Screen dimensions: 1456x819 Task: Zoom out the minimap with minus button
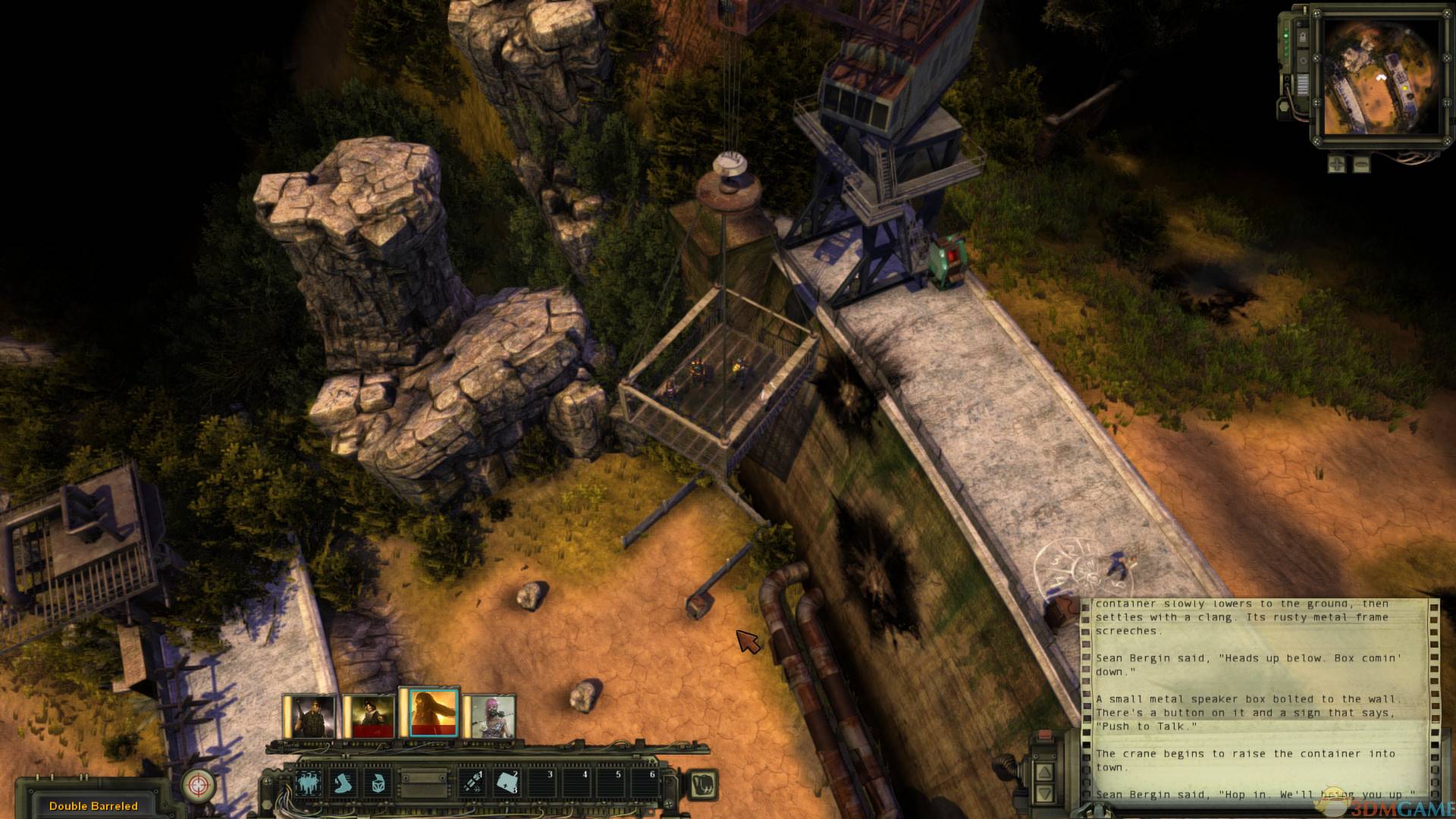(x=1362, y=164)
